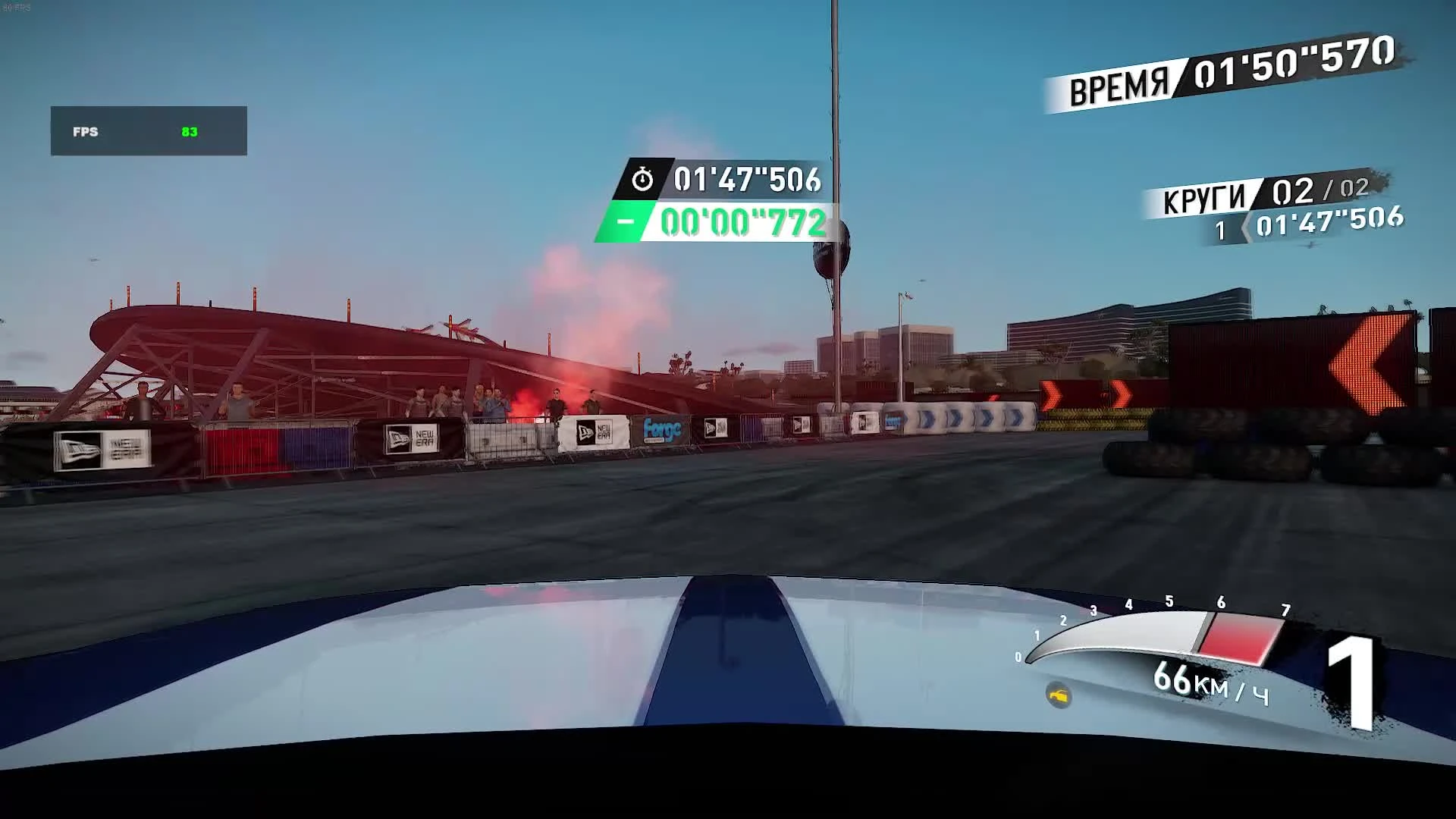1456x819 pixels.
Task: Select the FPS overlay panel top left
Action: pyautogui.click(x=148, y=130)
